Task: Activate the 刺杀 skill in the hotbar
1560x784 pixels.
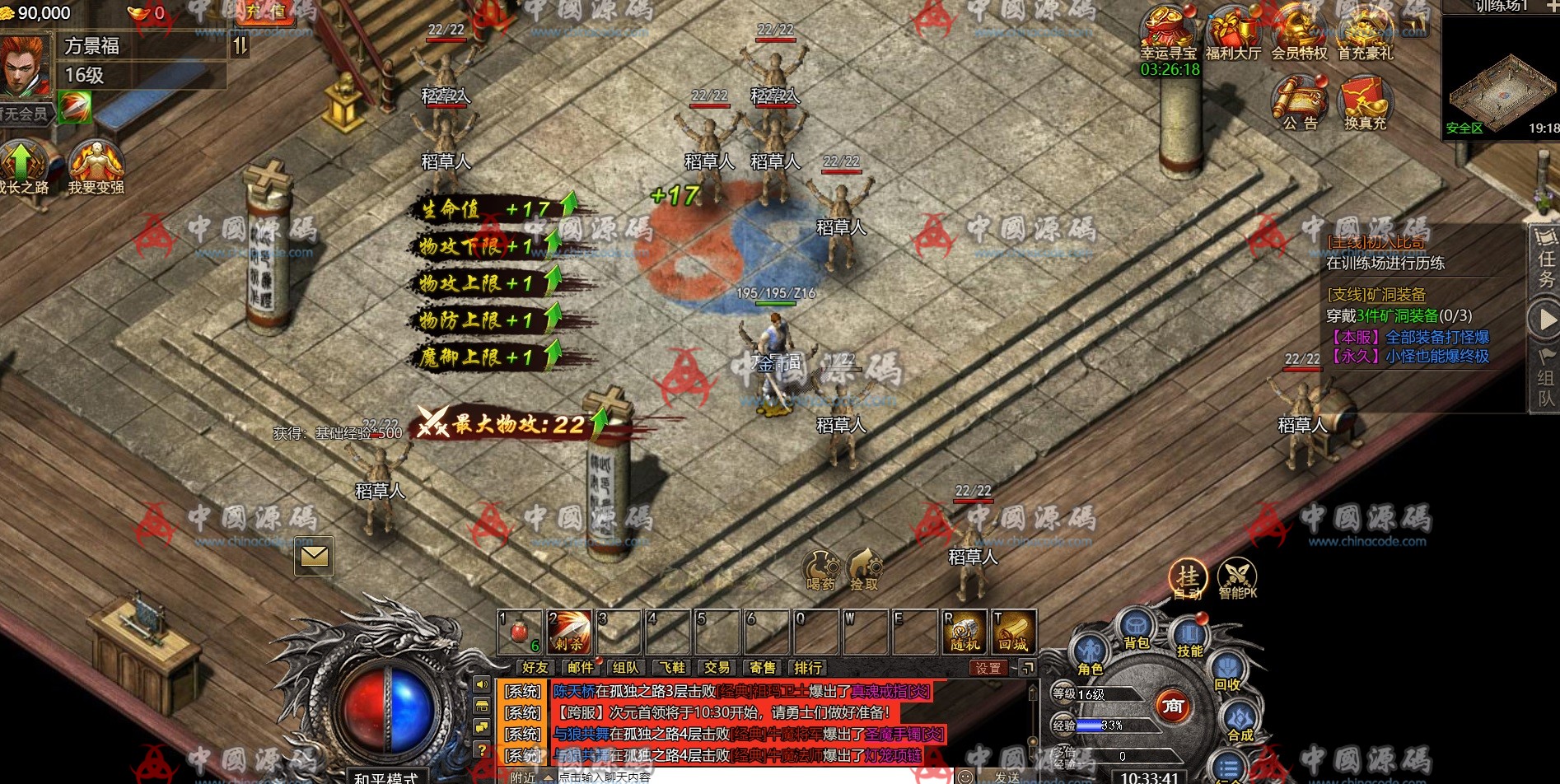Action: click(568, 632)
